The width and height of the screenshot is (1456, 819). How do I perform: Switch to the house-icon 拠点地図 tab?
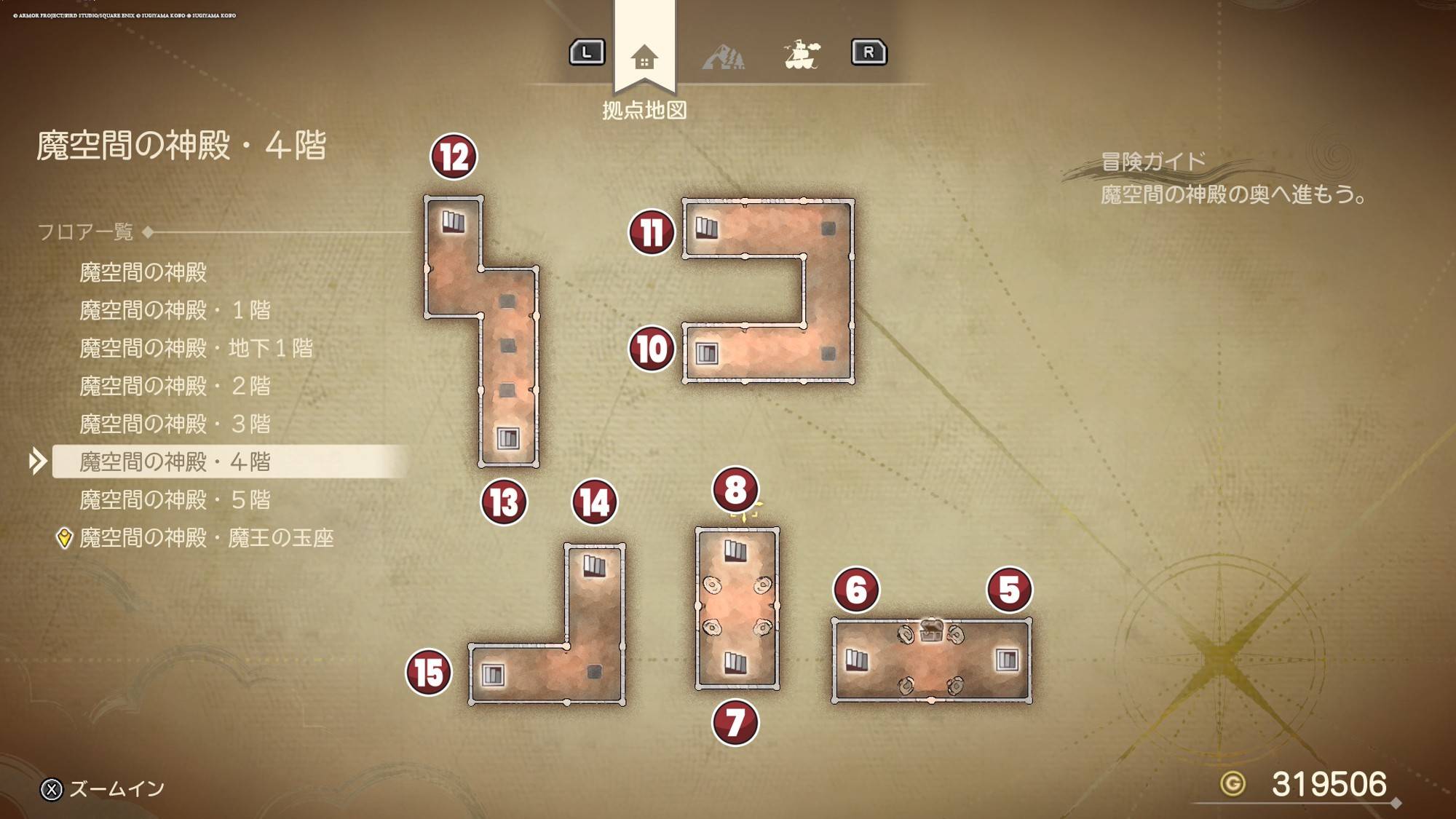click(x=644, y=57)
